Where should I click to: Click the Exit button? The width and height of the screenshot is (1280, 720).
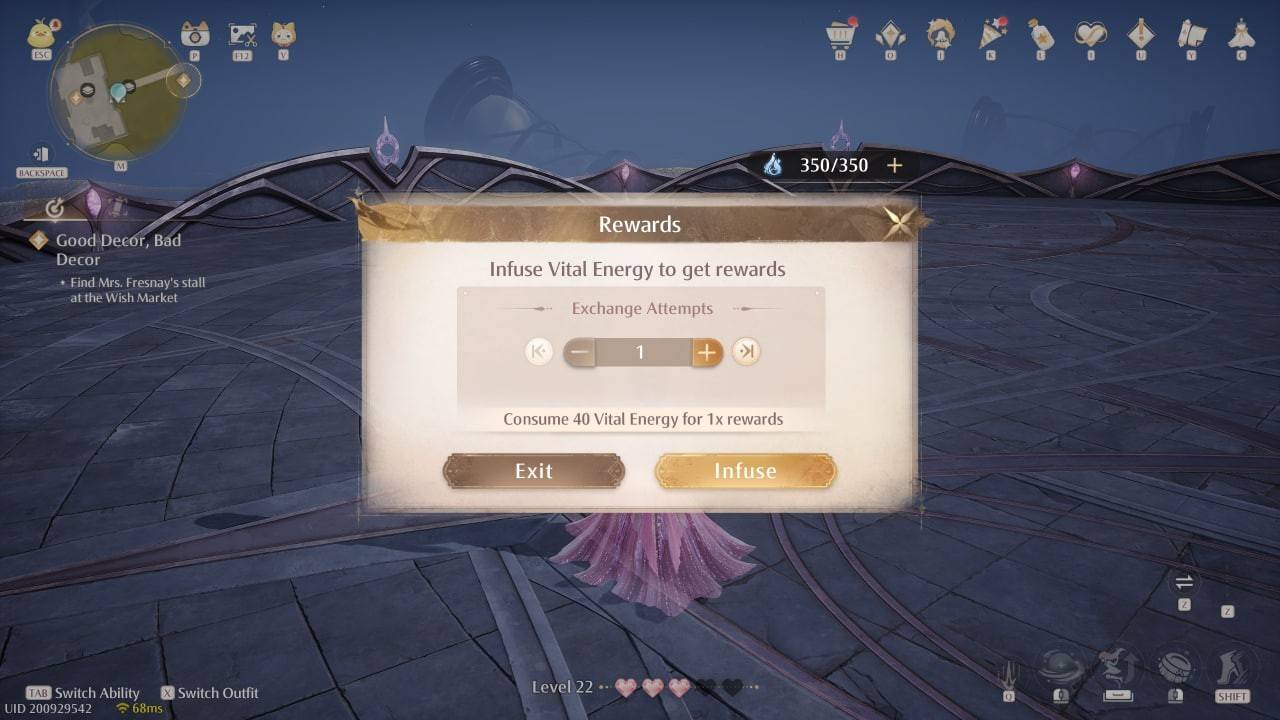[533, 471]
